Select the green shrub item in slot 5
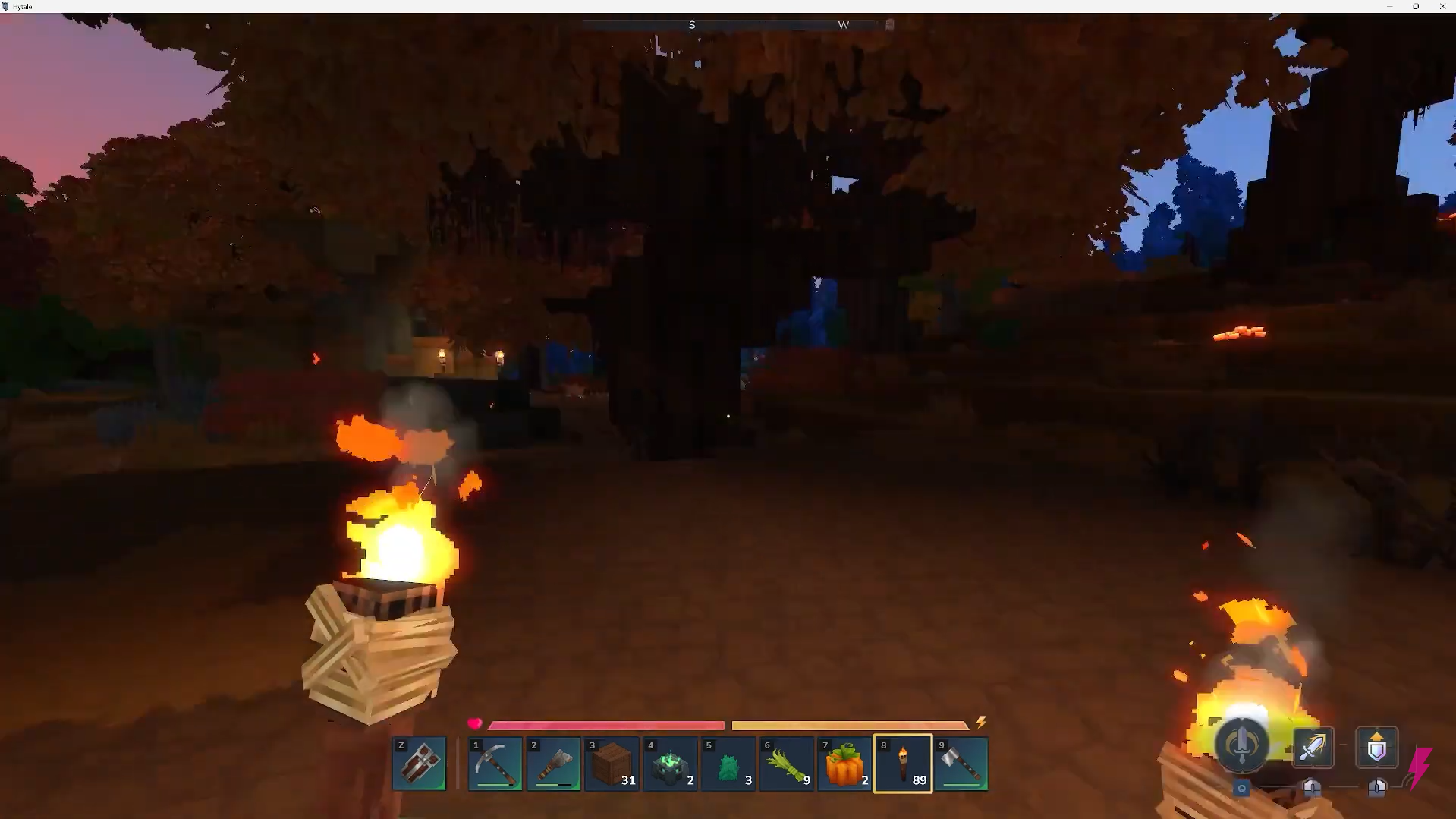Viewport: 1456px width, 819px height. pyautogui.click(x=728, y=764)
